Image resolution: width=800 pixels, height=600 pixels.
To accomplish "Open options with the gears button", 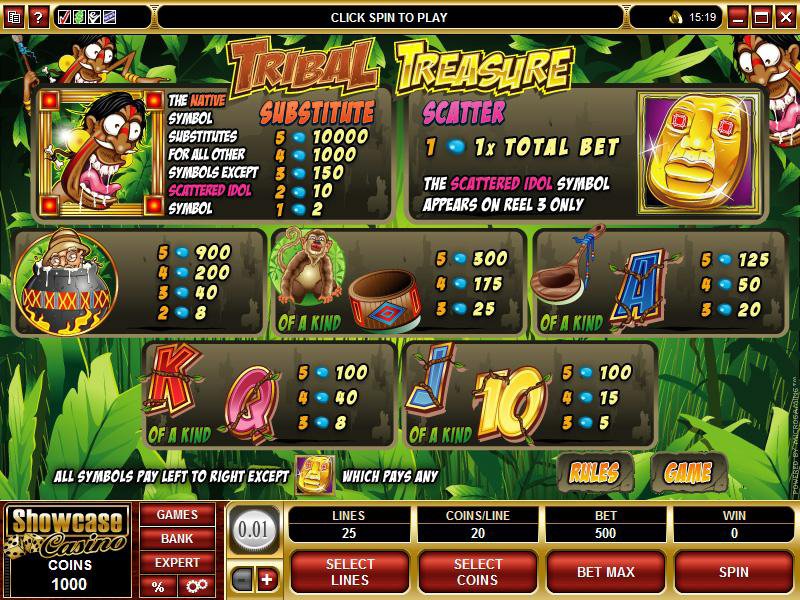I will click(x=195, y=587).
